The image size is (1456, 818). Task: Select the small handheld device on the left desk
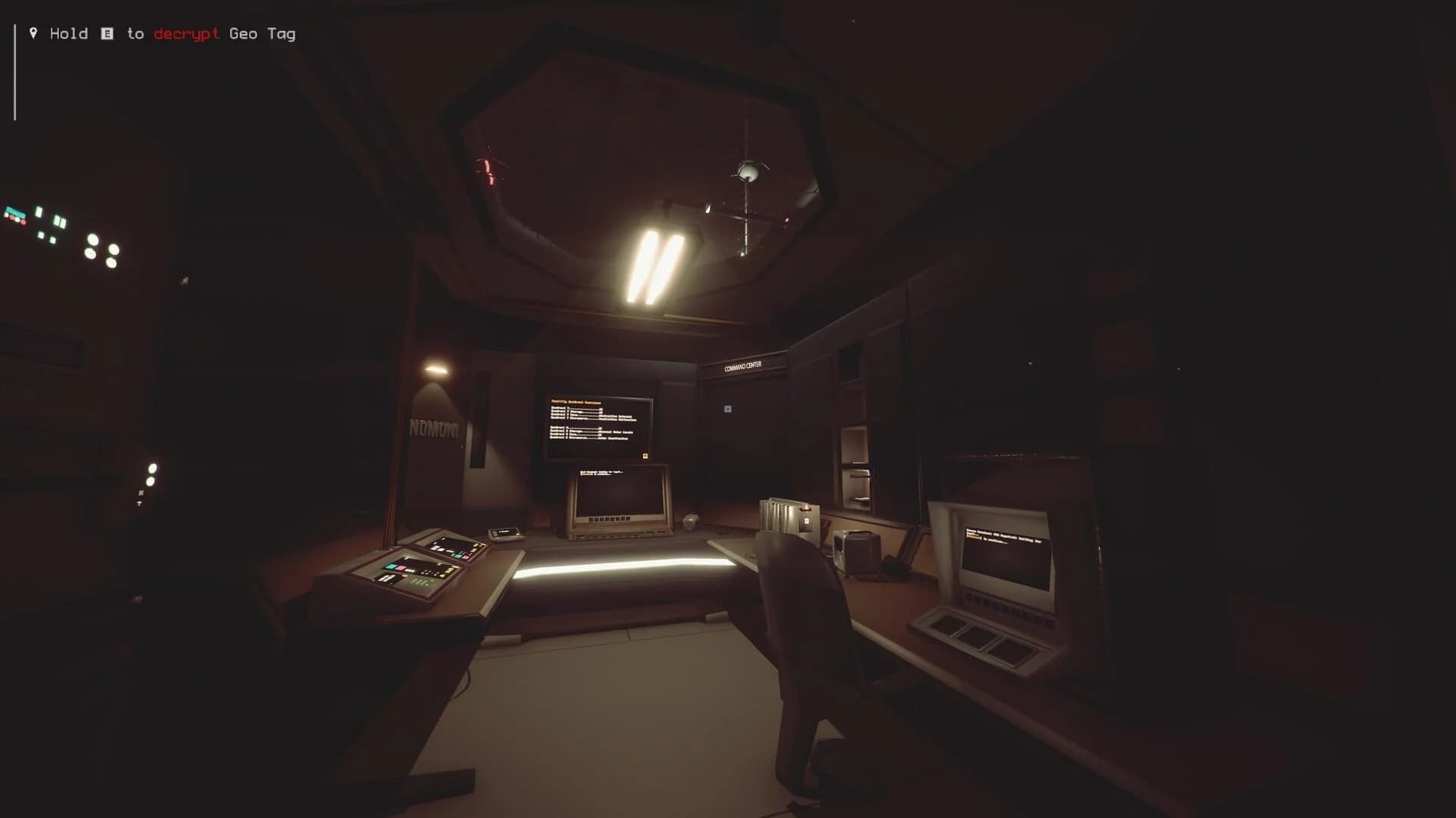504,534
